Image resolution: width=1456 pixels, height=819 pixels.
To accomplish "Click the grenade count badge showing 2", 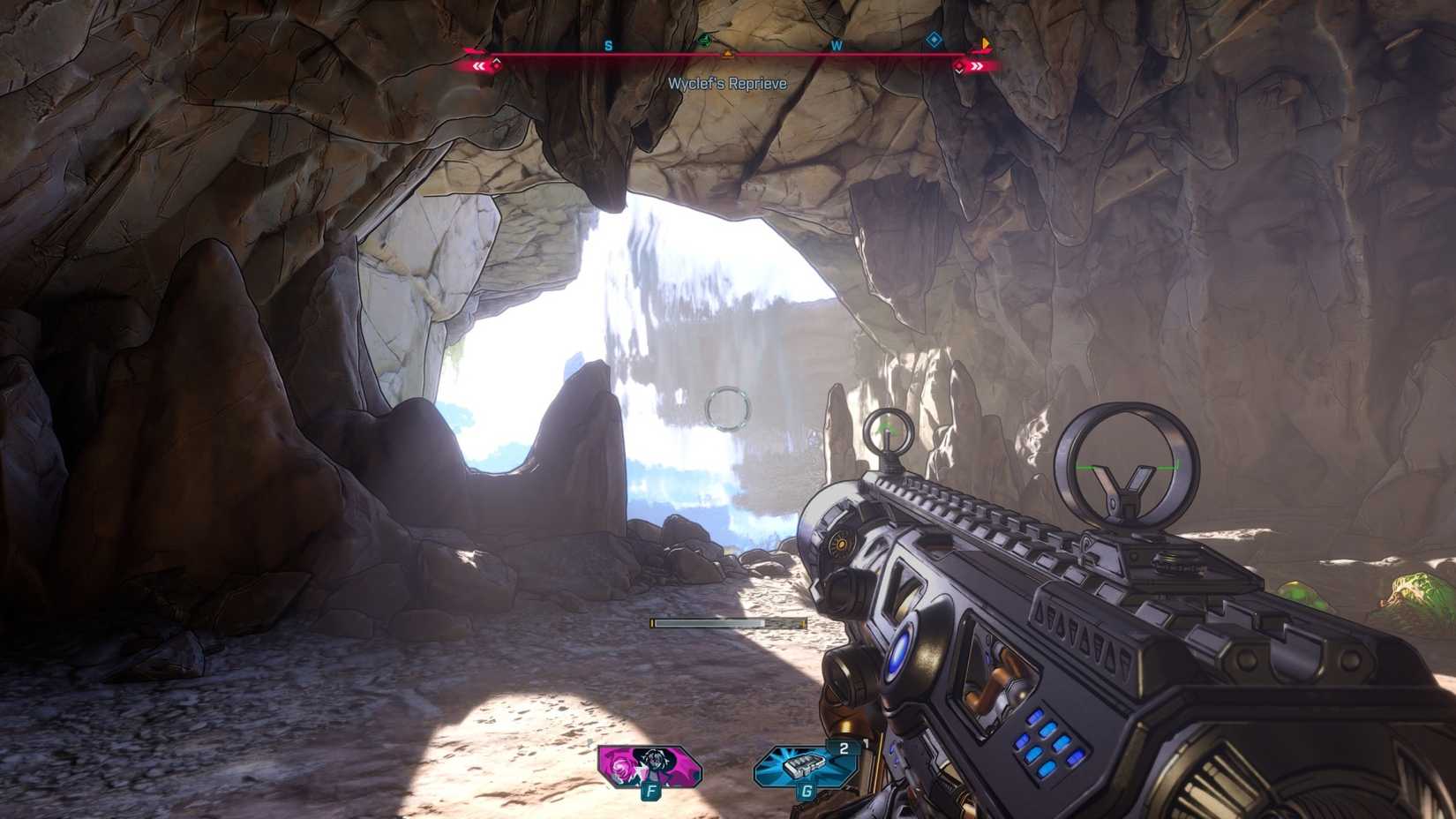I will tap(843, 748).
